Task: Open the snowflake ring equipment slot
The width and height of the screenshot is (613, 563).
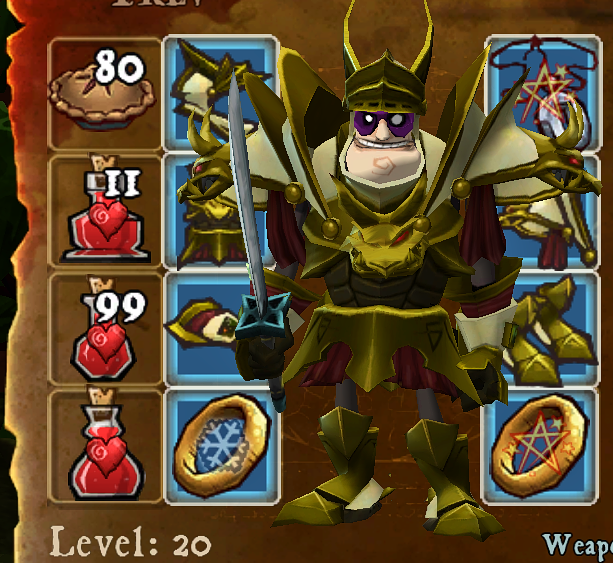Action: [x=220, y=446]
